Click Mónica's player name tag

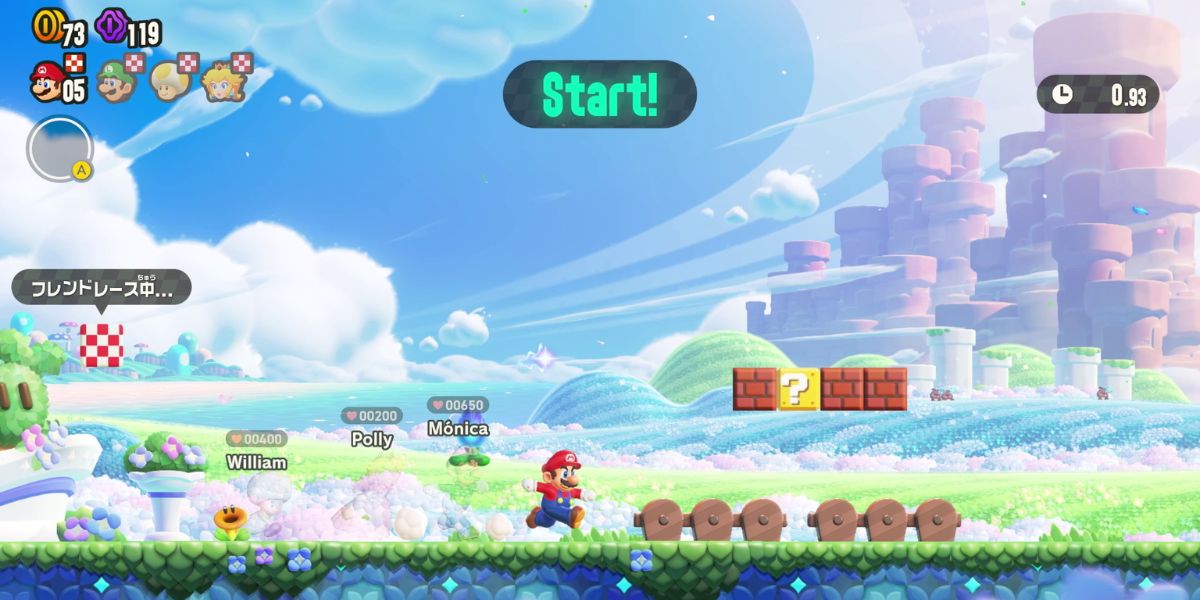(458, 428)
